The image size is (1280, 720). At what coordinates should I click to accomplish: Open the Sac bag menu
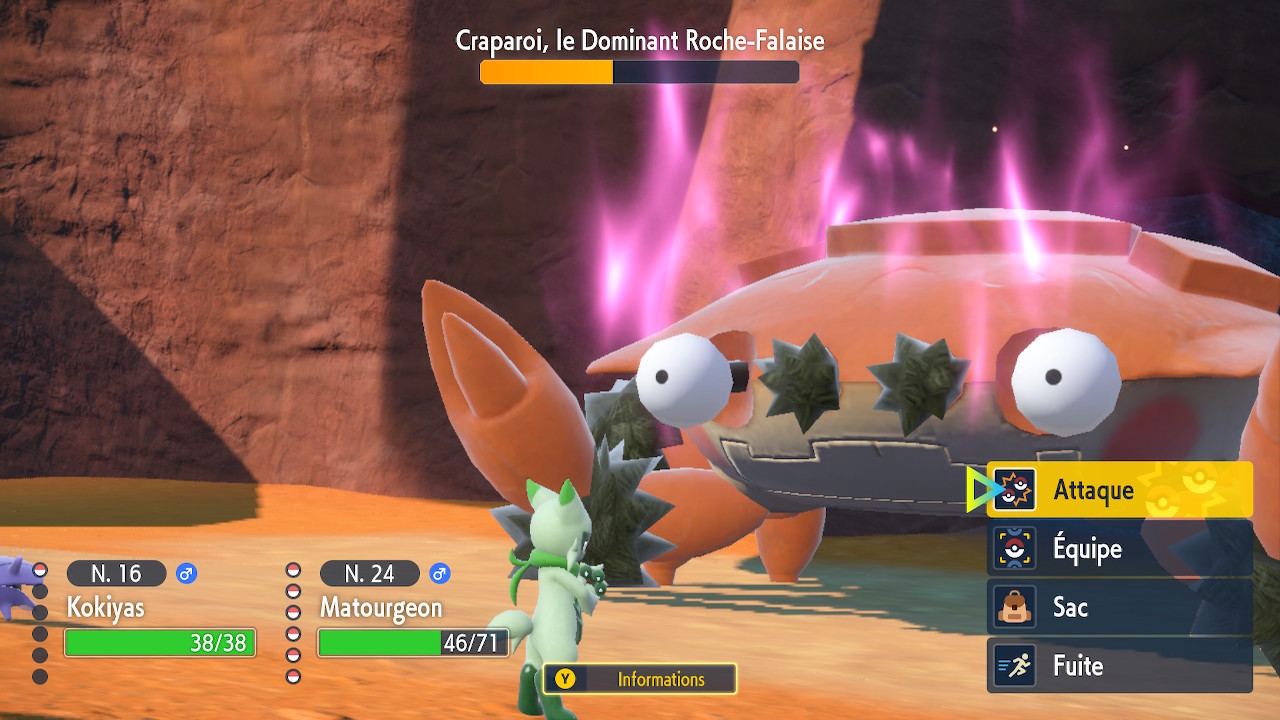click(1119, 607)
